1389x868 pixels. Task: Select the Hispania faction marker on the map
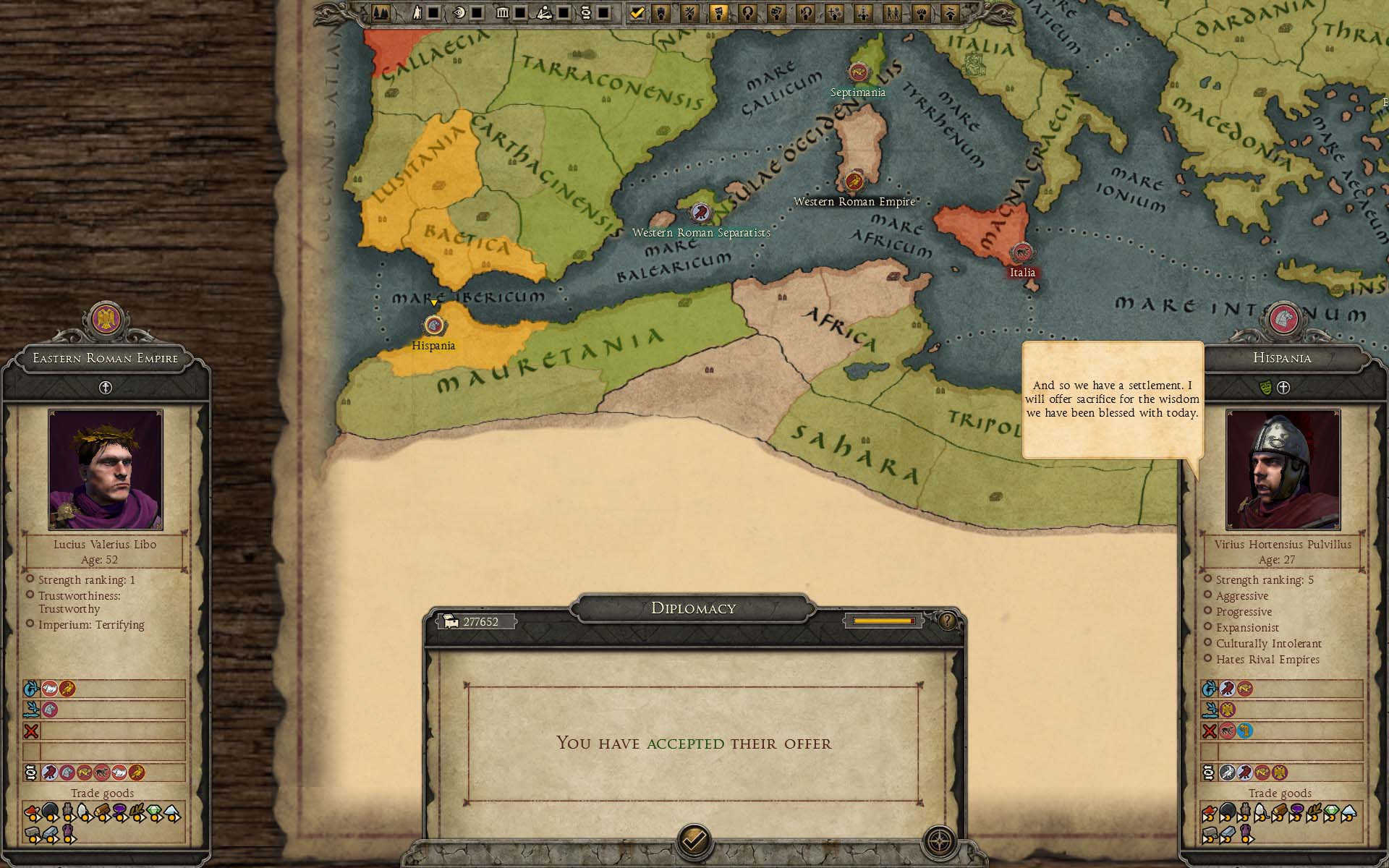(x=433, y=325)
